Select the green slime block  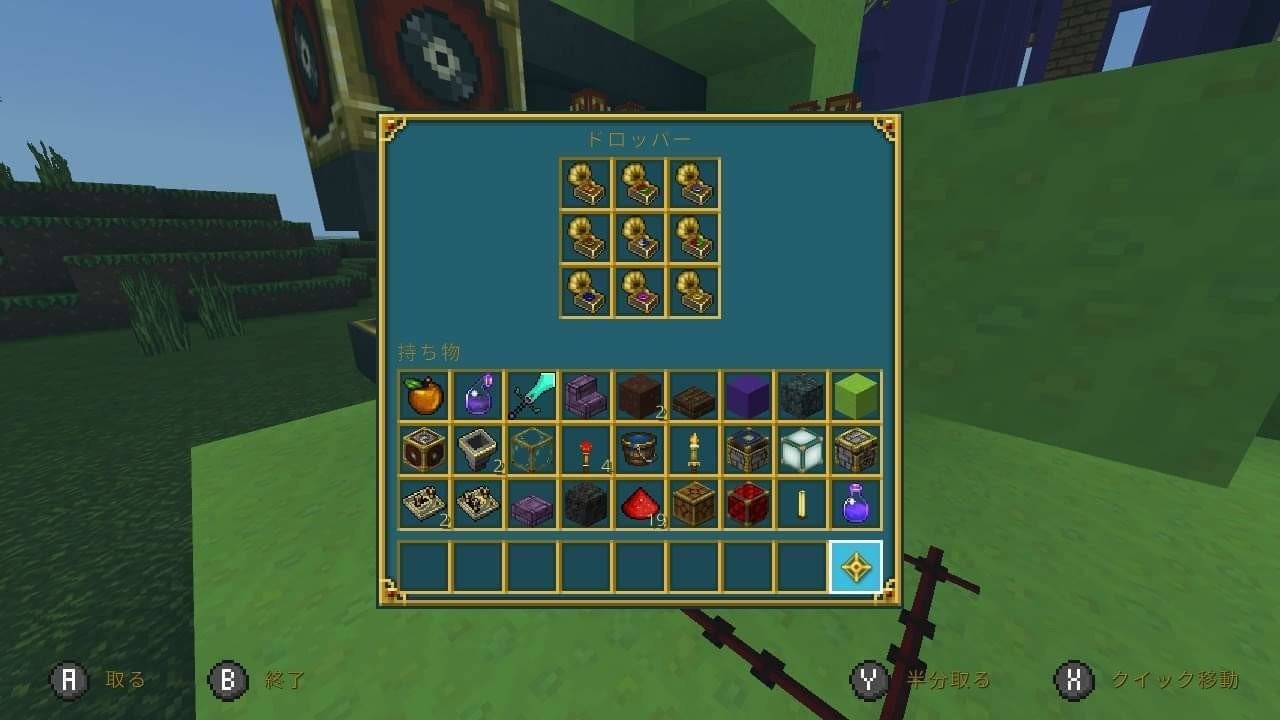pos(858,395)
